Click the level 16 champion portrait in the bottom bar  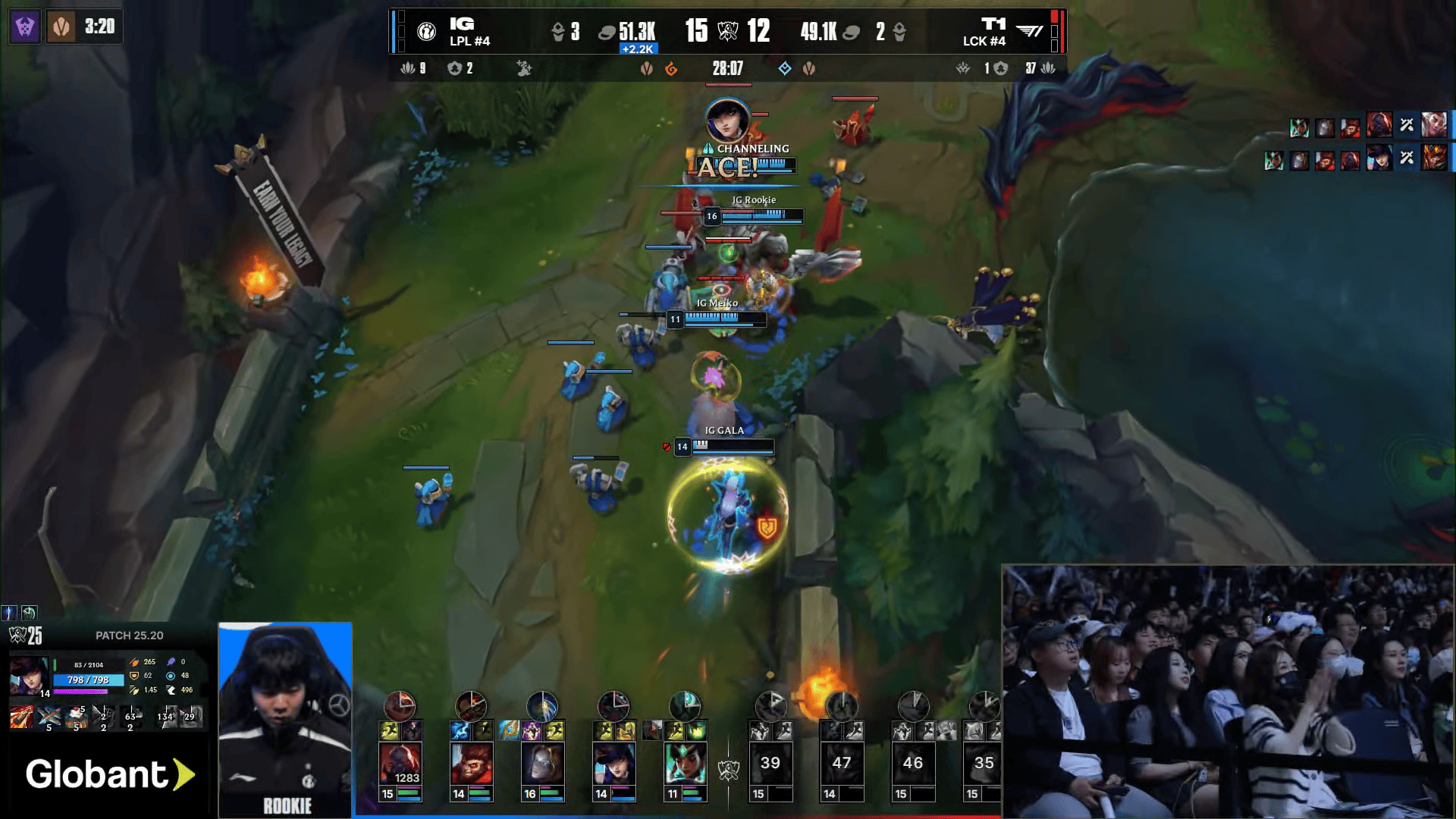click(542, 763)
